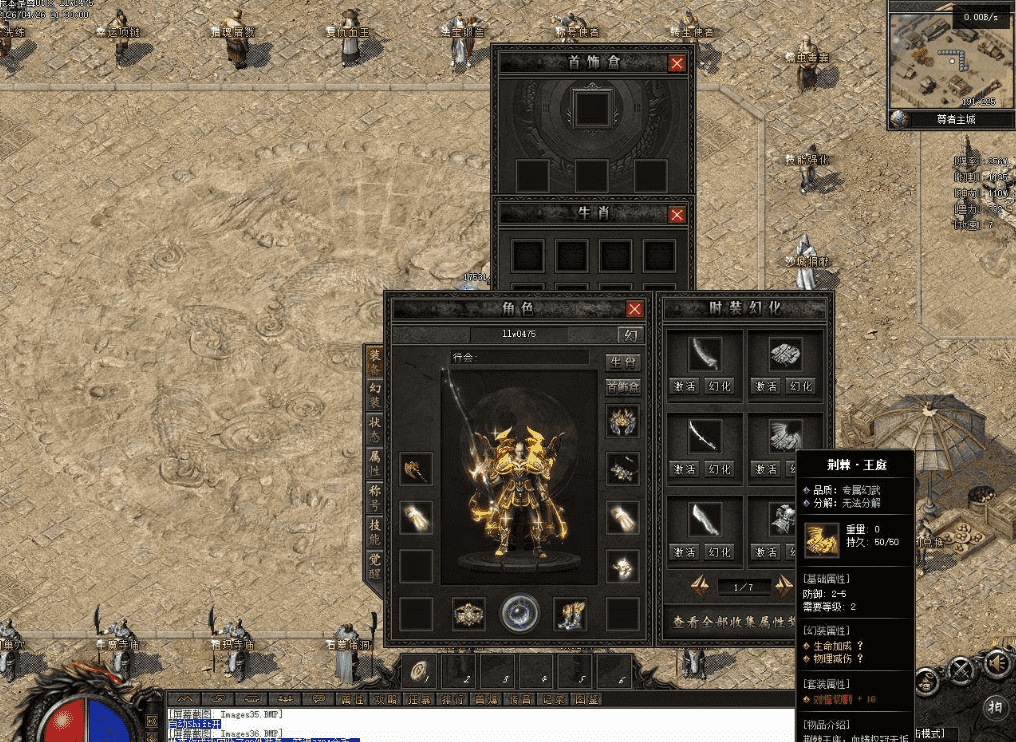Select the equipped helmet slot
This screenshot has height=742, width=1016.
[x=623, y=421]
